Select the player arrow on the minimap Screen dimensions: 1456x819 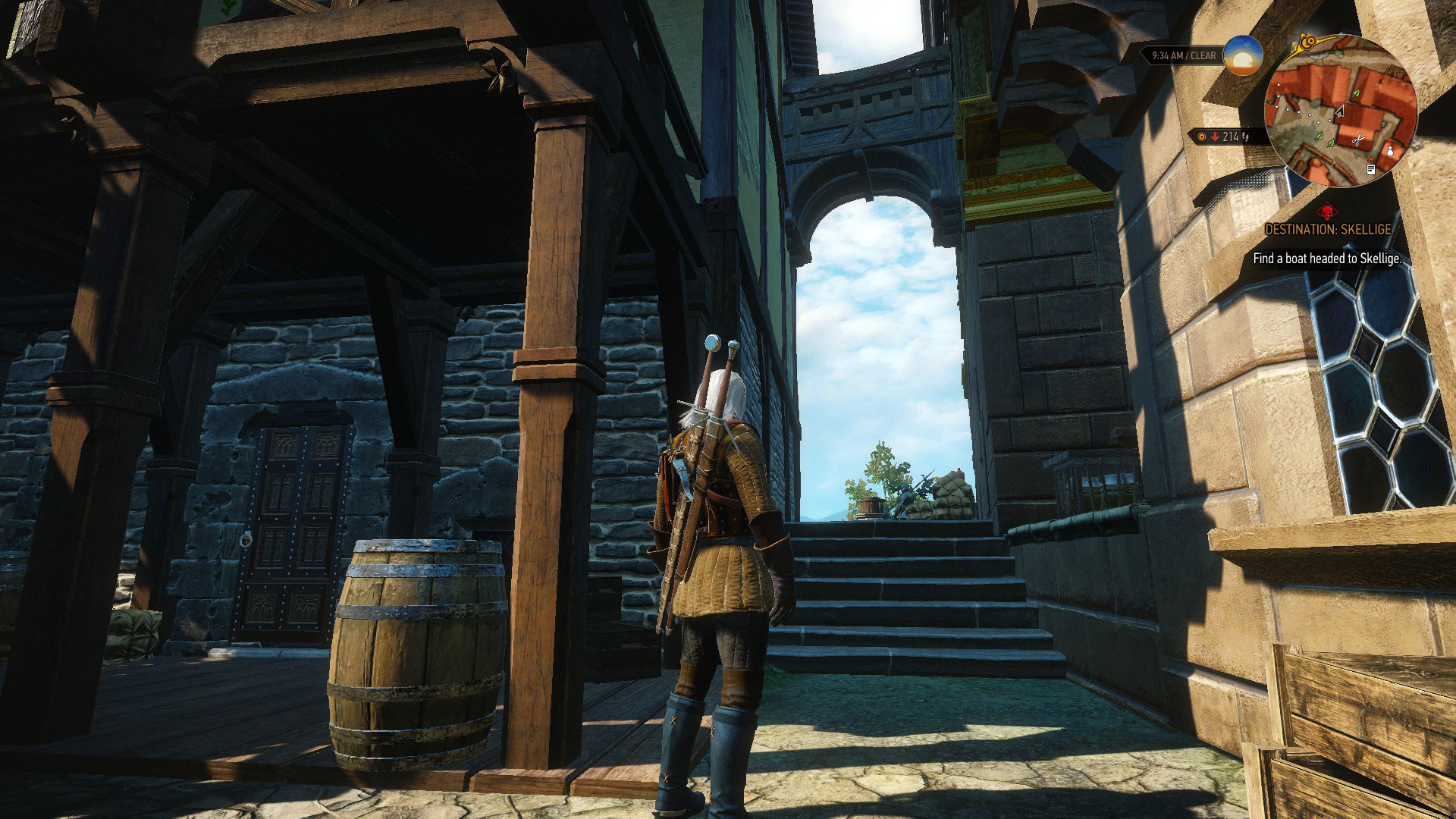(x=1339, y=111)
